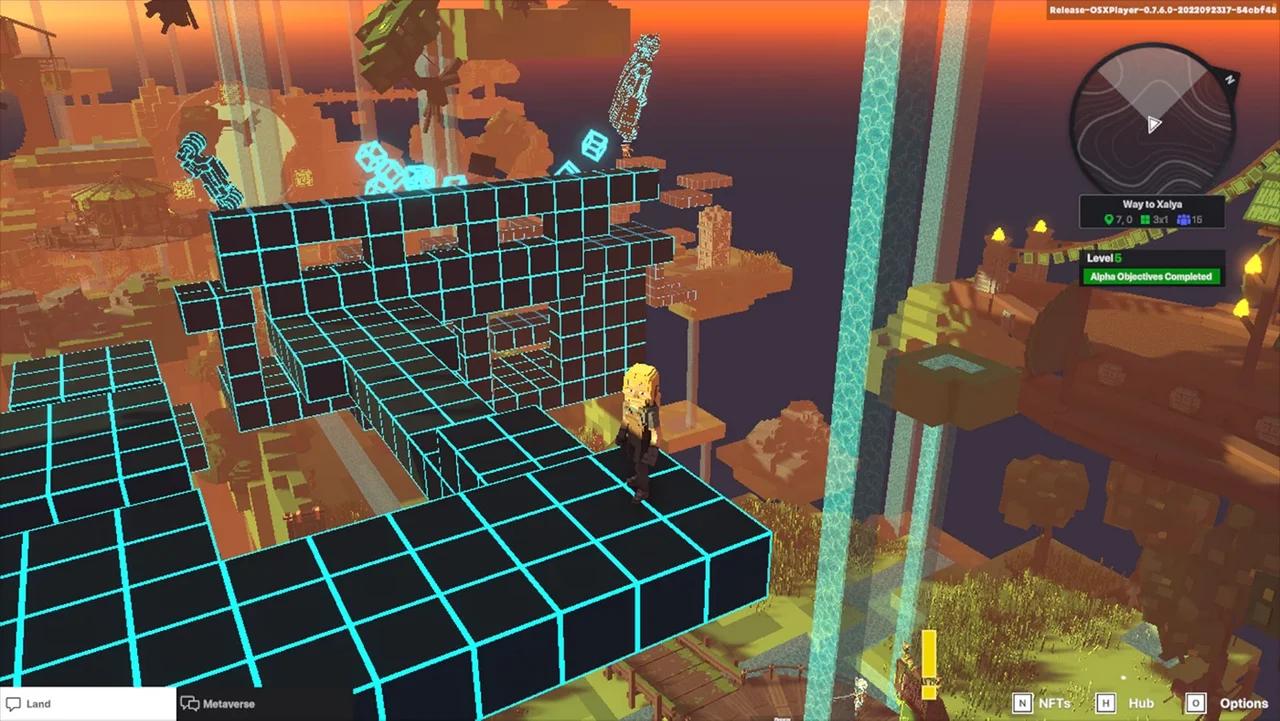Click the H keybind box next to Hub

pyautogui.click(x=1107, y=703)
